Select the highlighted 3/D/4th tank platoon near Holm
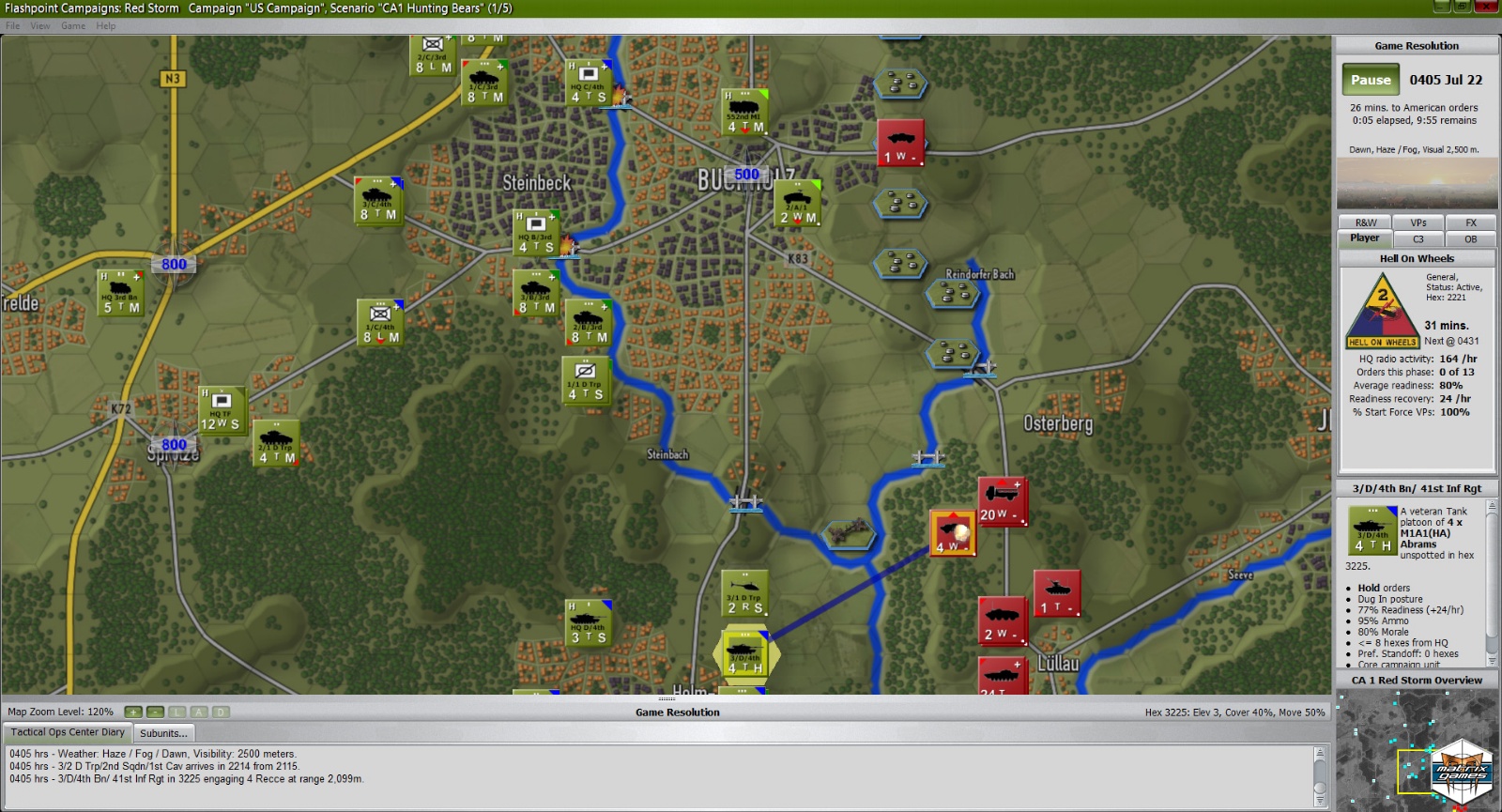This screenshot has height=812, width=1502. pyautogui.click(x=744, y=654)
